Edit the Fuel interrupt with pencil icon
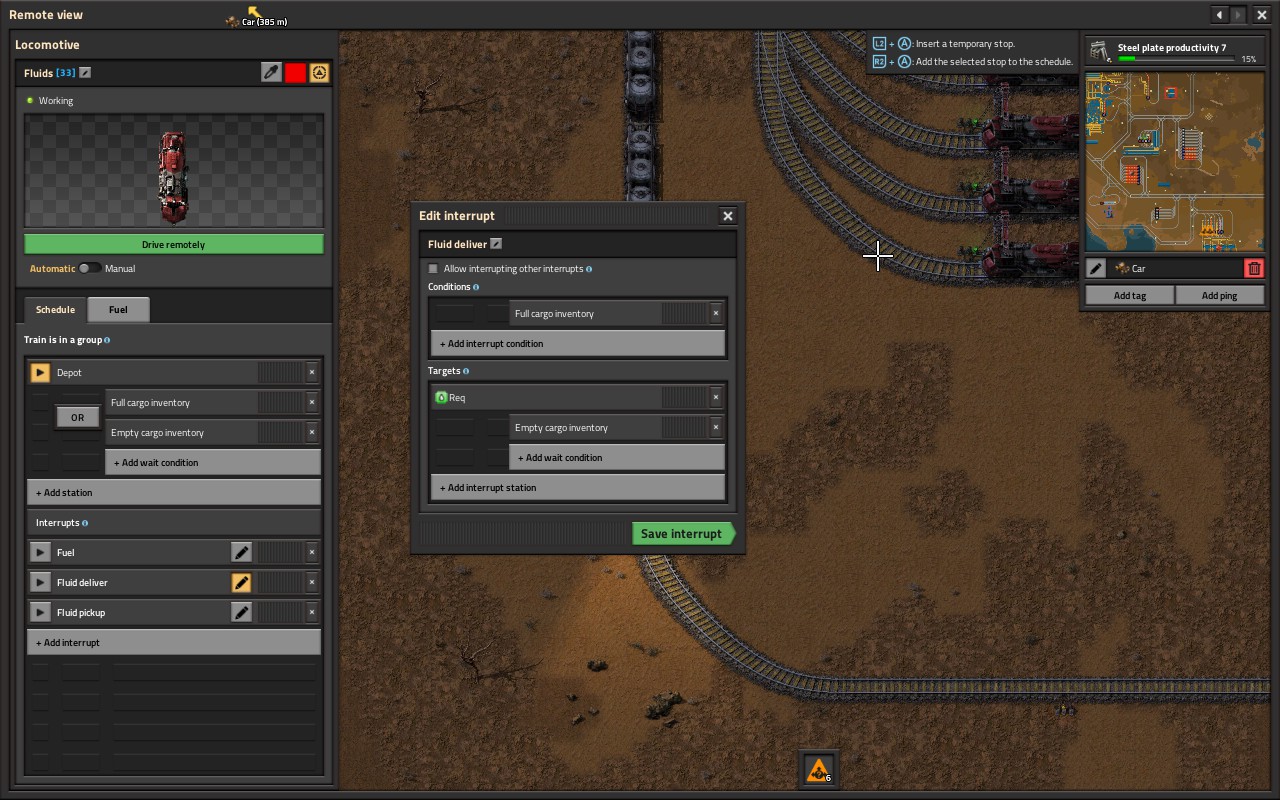The width and height of the screenshot is (1280, 800). [x=241, y=553]
